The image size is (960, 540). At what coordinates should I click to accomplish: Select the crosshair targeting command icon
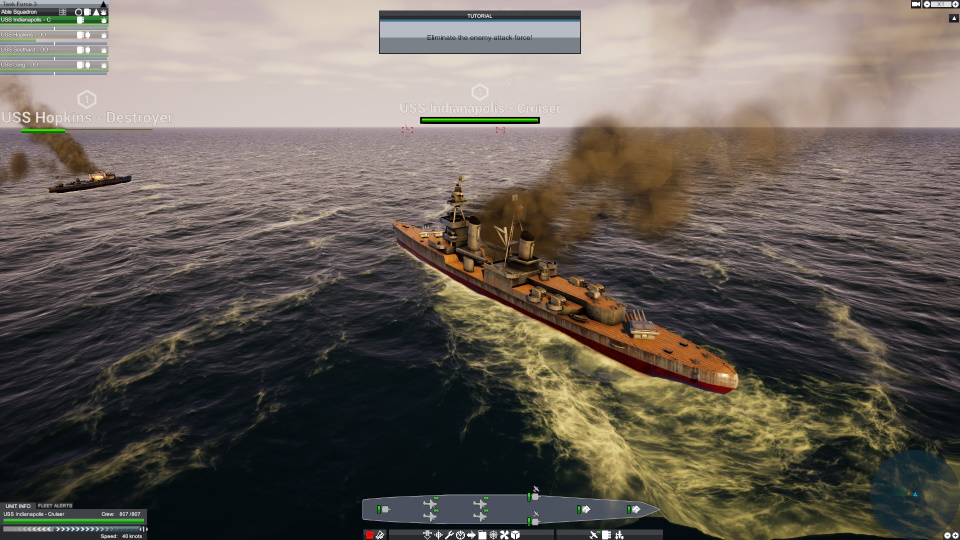(439, 535)
